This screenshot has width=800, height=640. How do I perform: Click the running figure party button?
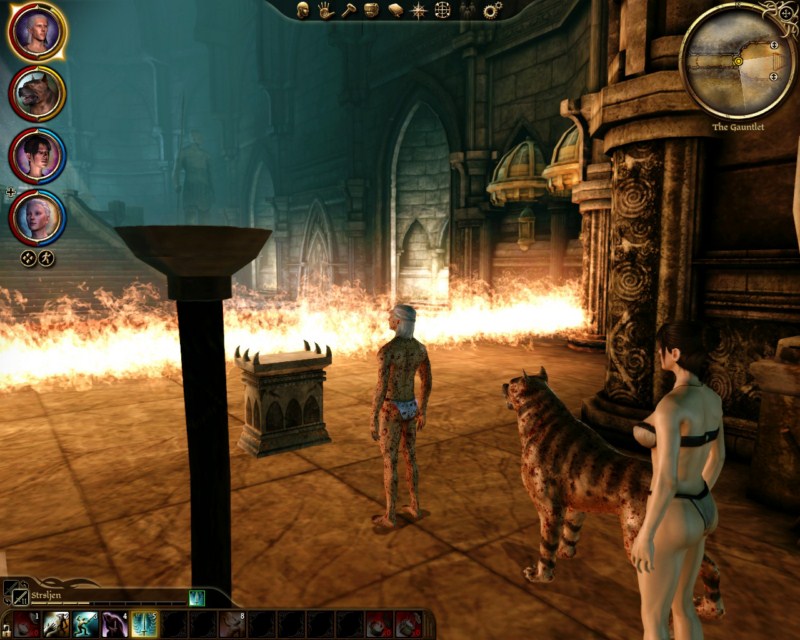[46, 258]
